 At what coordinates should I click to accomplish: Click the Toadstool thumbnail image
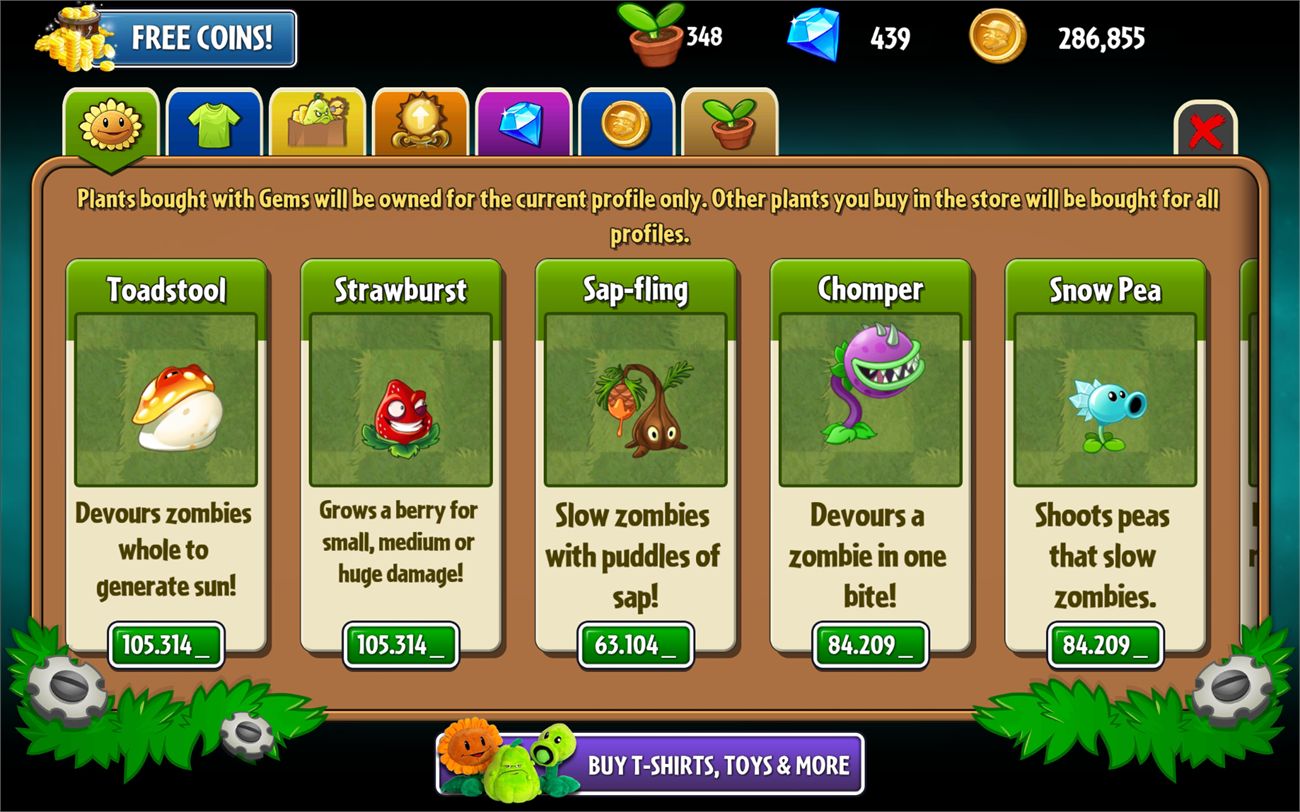167,400
